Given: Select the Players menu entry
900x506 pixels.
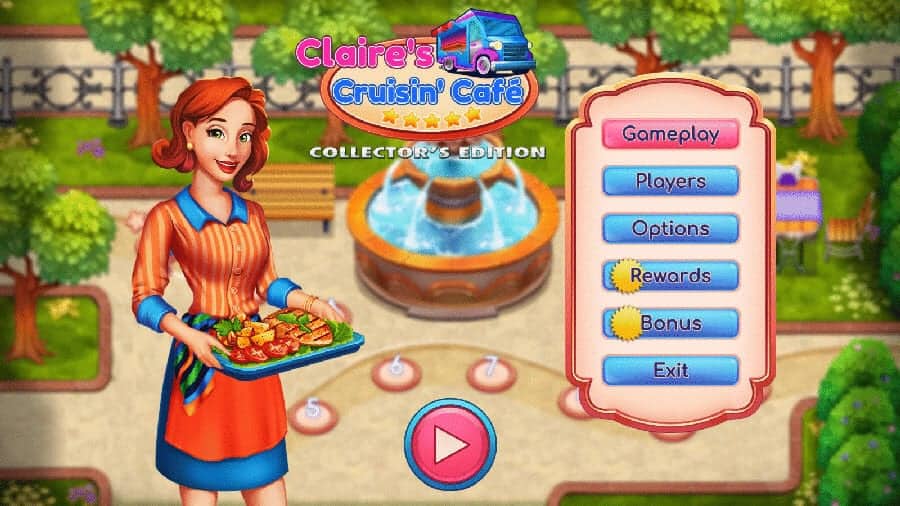Looking at the screenshot, I should 670,181.
